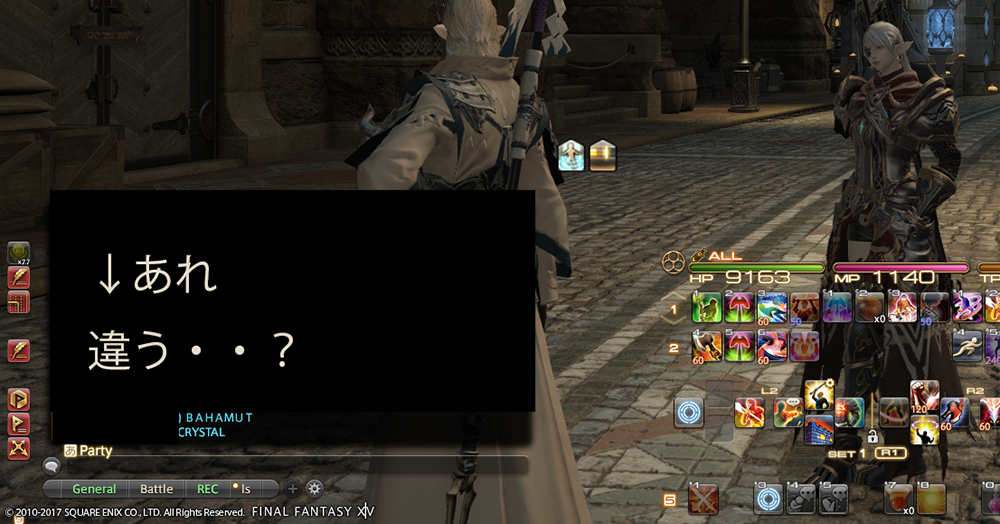The height and width of the screenshot is (524, 1000).
Task: Switch to the General chat tab
Action: click(x=94, y=489)
